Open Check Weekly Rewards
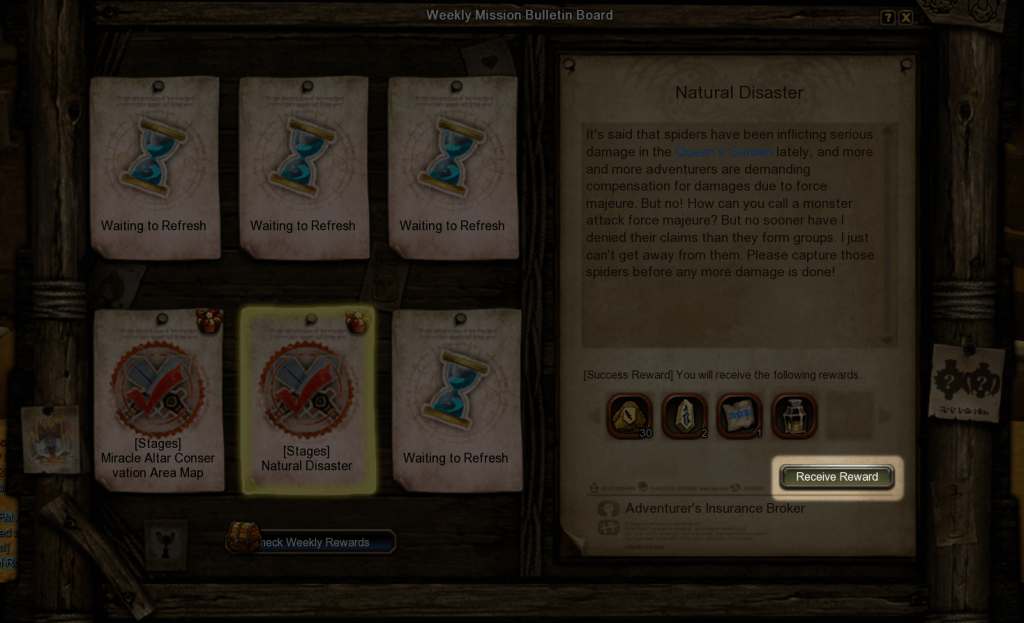1024x623 pixels. click(312, 542)
